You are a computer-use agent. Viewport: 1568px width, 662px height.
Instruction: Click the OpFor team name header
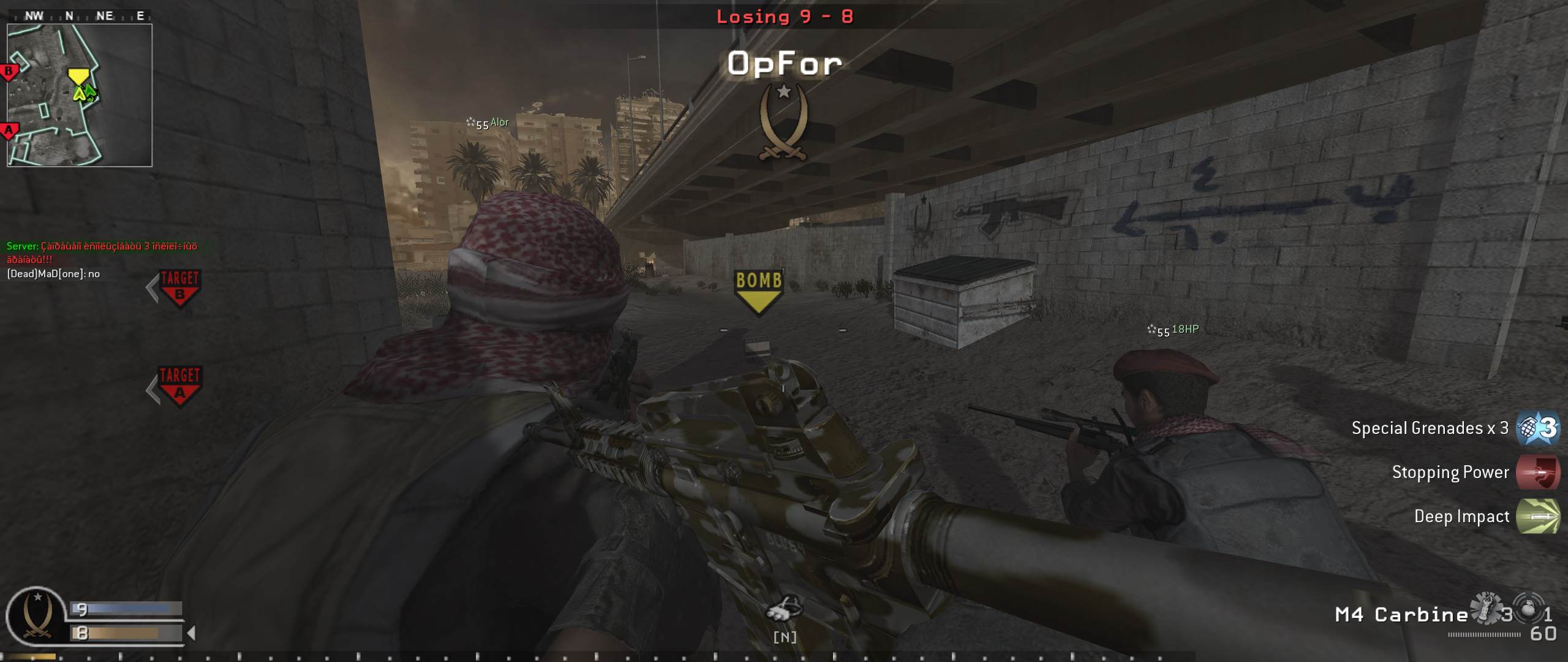[784, 61]
